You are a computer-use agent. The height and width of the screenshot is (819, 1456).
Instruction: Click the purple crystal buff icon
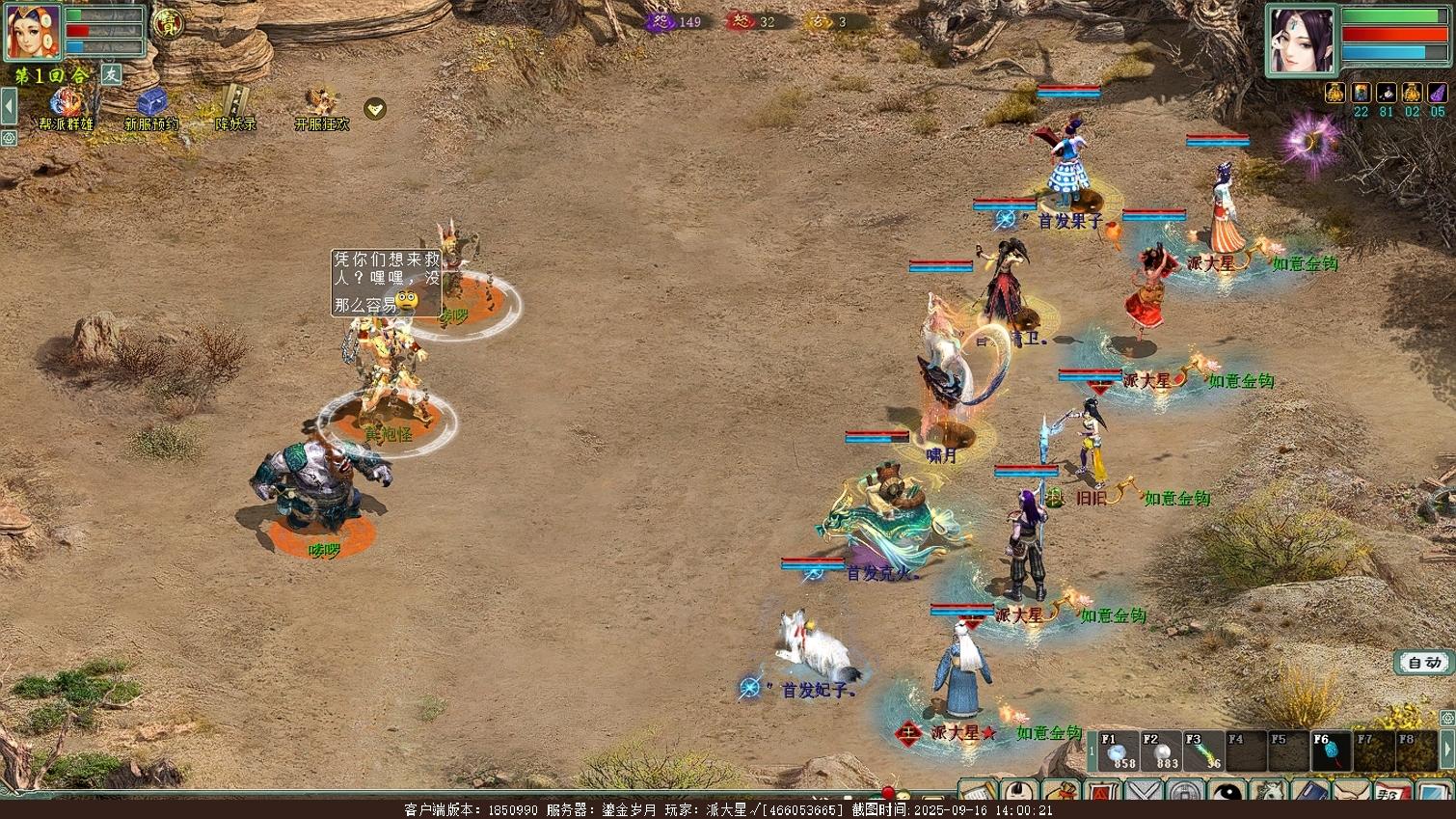1437,93
